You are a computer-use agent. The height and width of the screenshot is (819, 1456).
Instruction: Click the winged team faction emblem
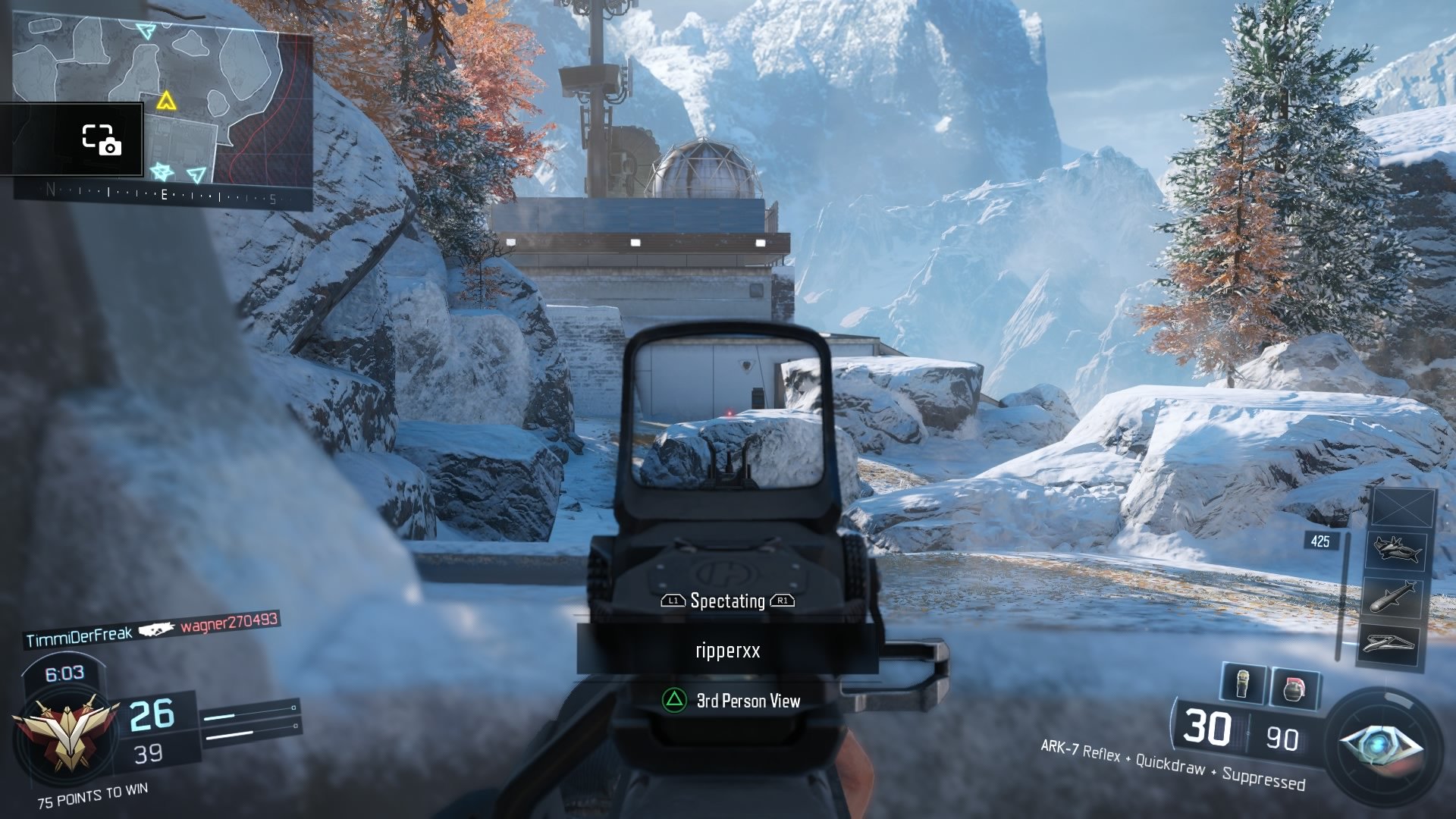click(66, 734)
